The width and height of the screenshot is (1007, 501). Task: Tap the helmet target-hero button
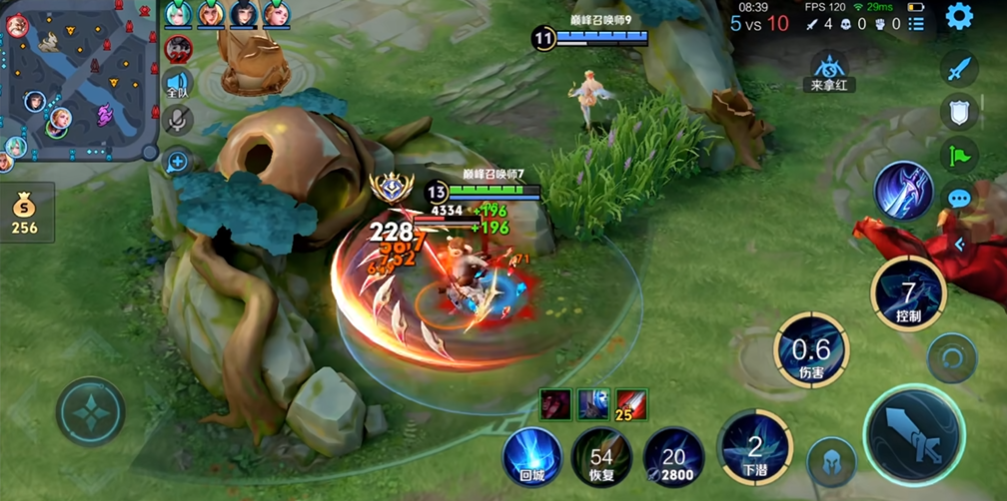(831, 462)
